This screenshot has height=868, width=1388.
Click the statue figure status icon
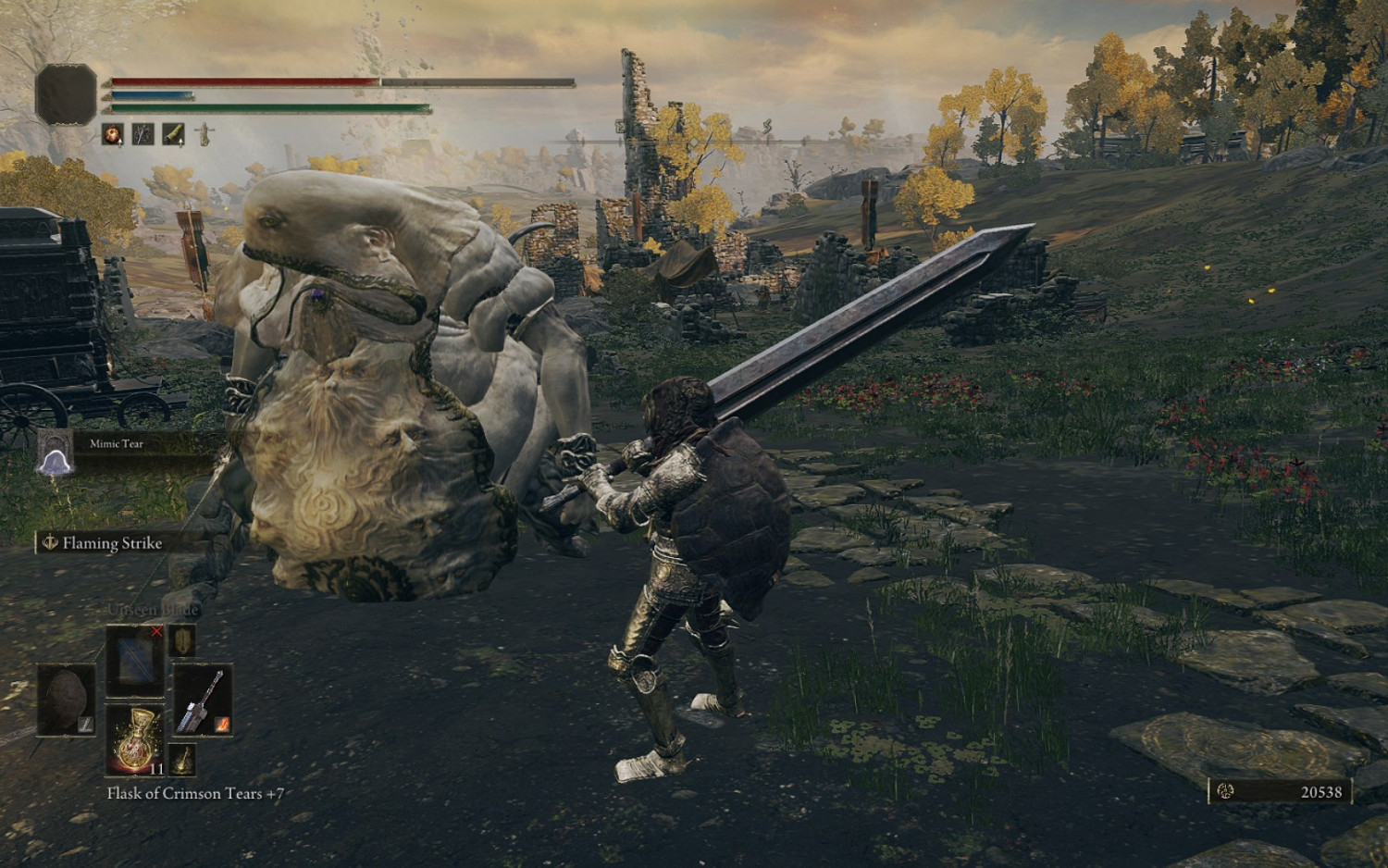pos(203,135)
